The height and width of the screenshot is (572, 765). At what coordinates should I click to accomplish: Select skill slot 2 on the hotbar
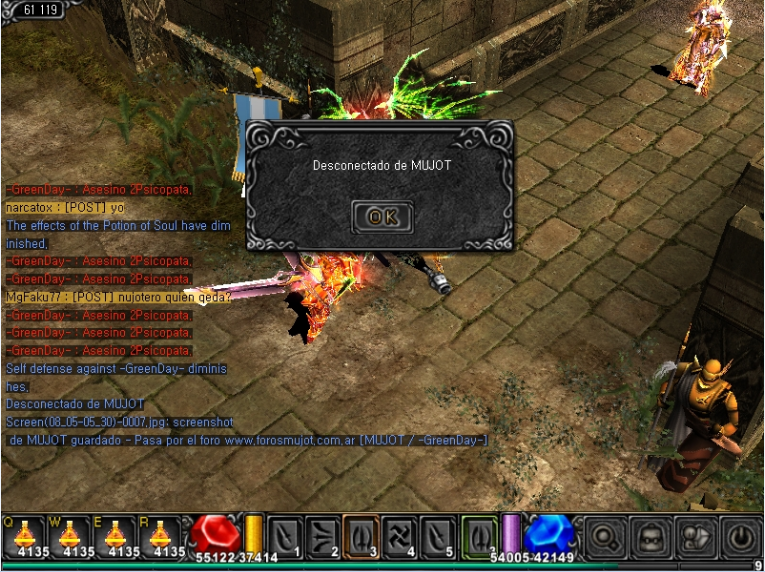[324, 536]
